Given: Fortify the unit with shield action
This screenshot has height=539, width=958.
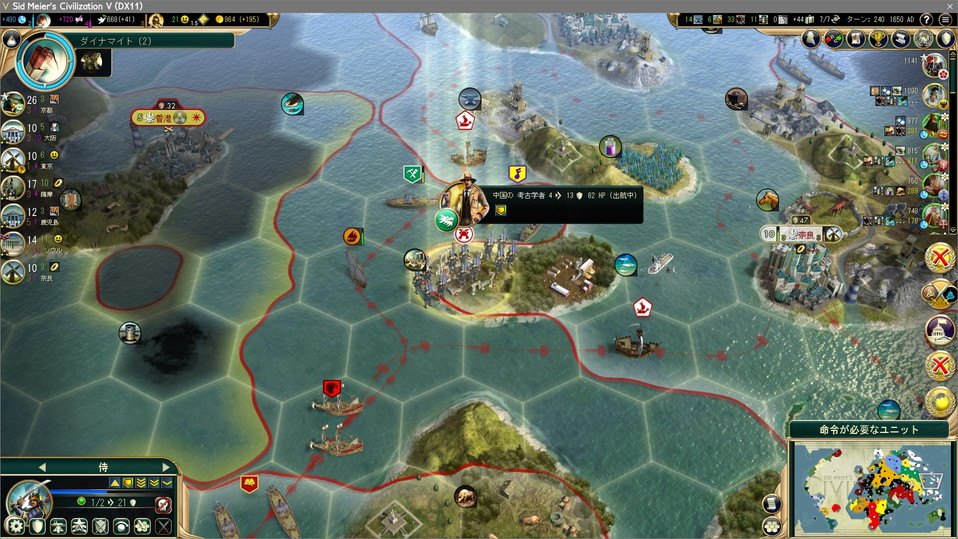Looking at the screenshot, I should pyautogui.click(x=37, y=526).
